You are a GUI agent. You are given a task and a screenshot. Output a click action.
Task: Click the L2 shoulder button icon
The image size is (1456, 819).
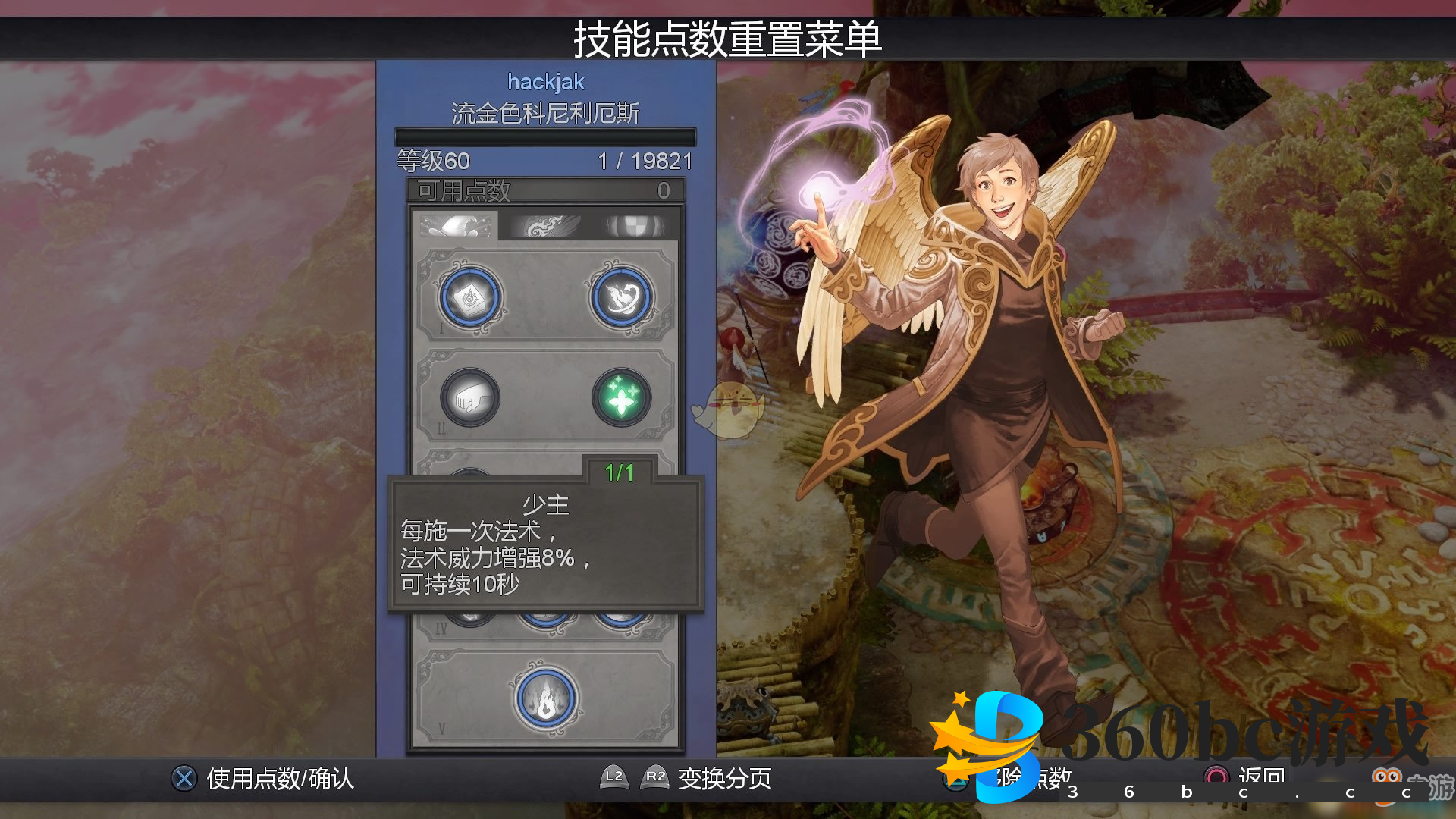tap(613, 778)
